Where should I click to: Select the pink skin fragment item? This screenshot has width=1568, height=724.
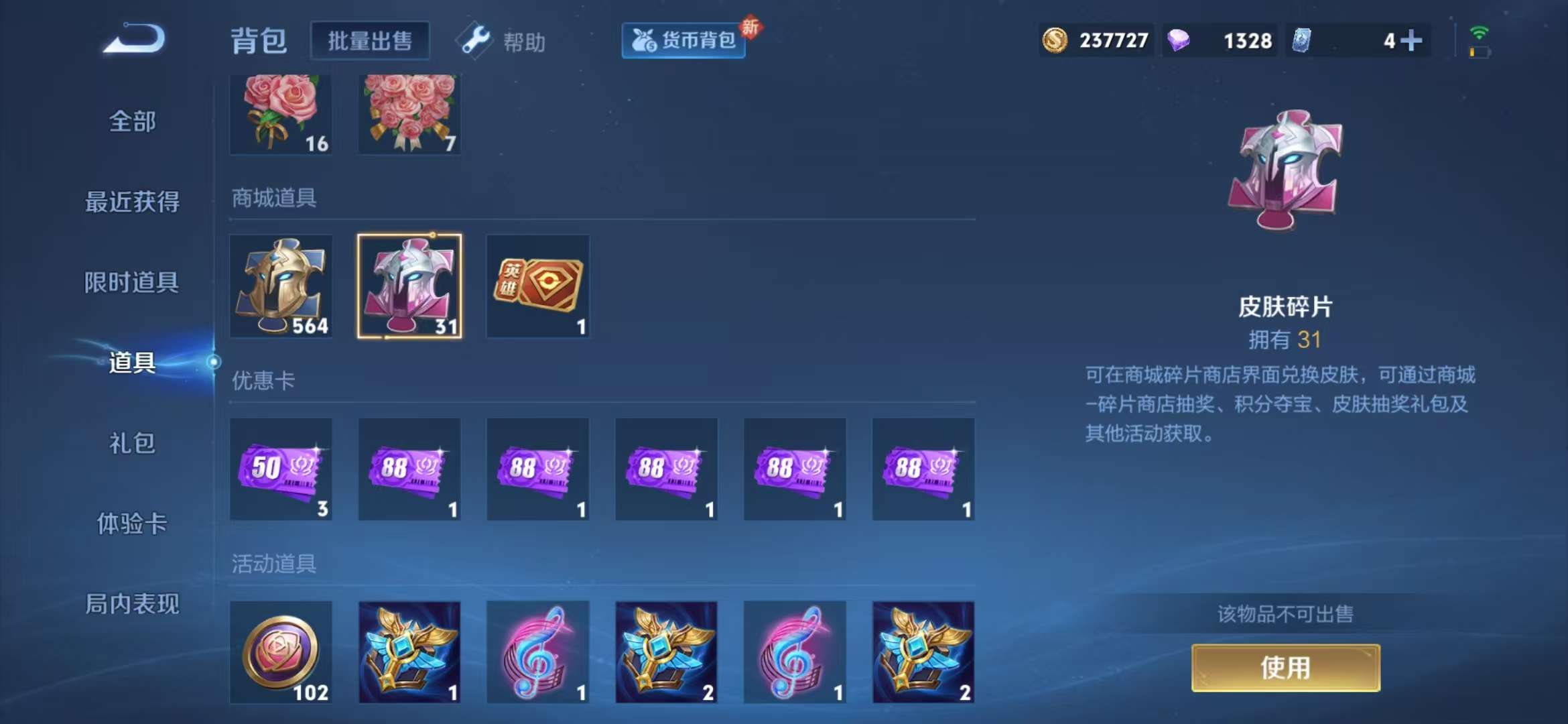coord(409,287)
